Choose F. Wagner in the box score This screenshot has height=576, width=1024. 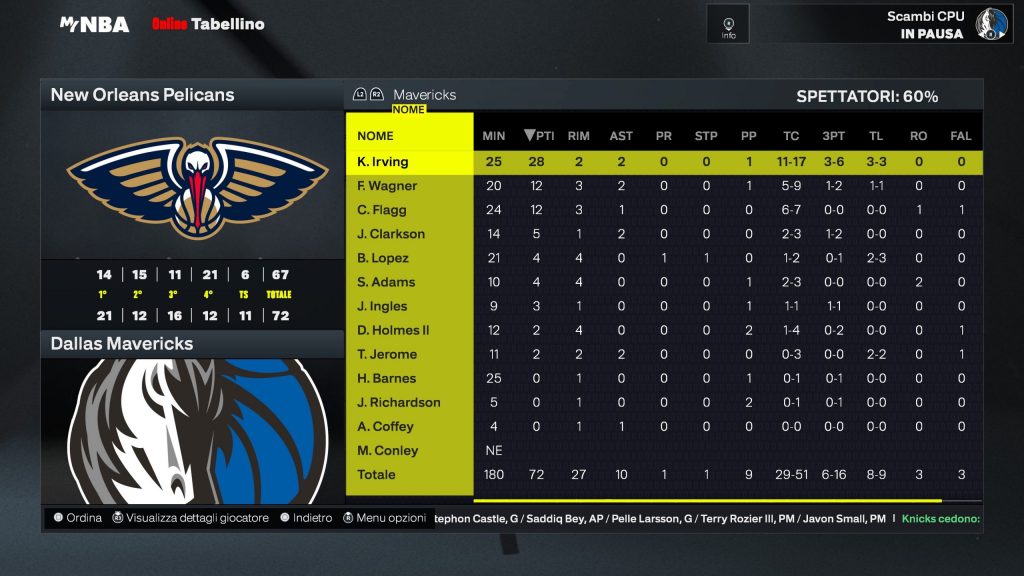pyautogui.click(x=387, y=186)
